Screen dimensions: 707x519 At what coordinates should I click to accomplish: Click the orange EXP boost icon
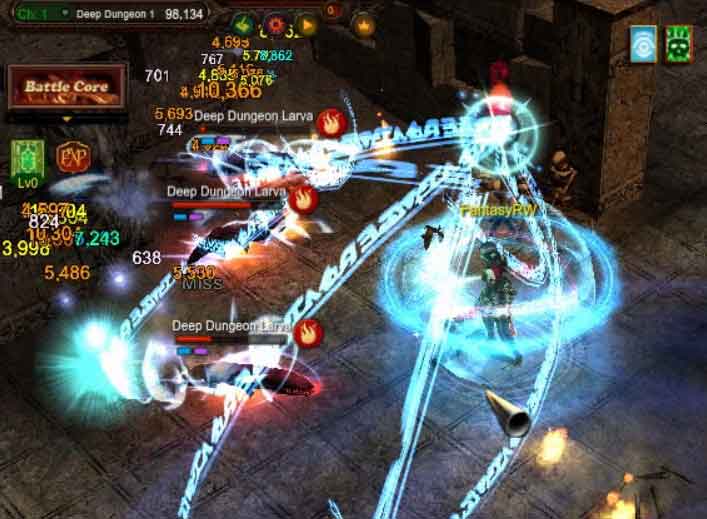pos(71,157)
